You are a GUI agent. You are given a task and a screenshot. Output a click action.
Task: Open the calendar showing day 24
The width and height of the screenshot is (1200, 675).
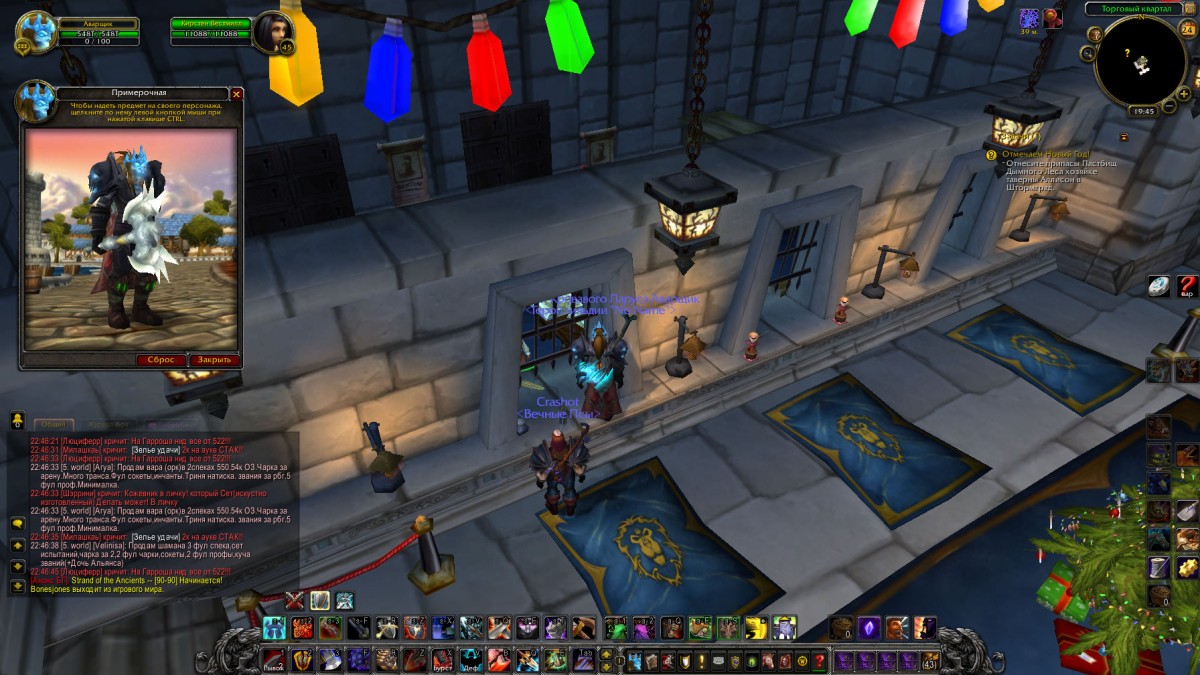(1188, 29)
